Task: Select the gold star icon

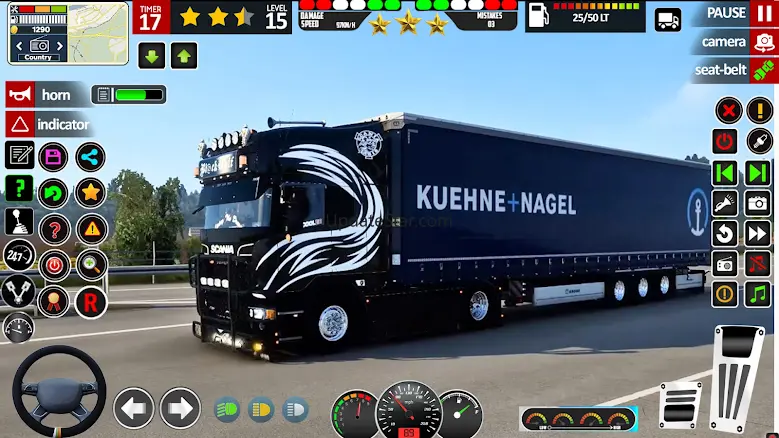Action: tap(90, 192)
